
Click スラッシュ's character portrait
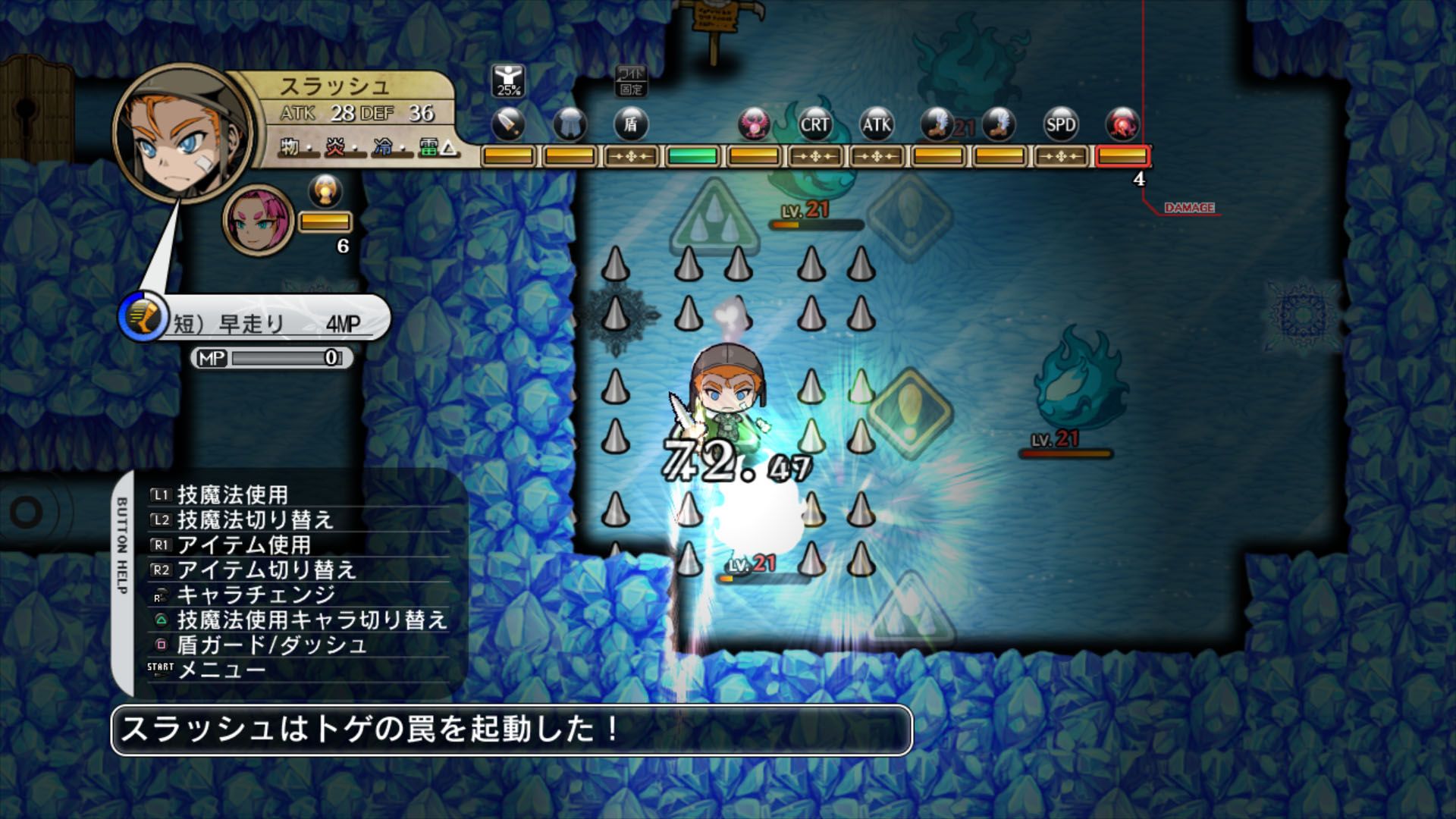[178, 133]
